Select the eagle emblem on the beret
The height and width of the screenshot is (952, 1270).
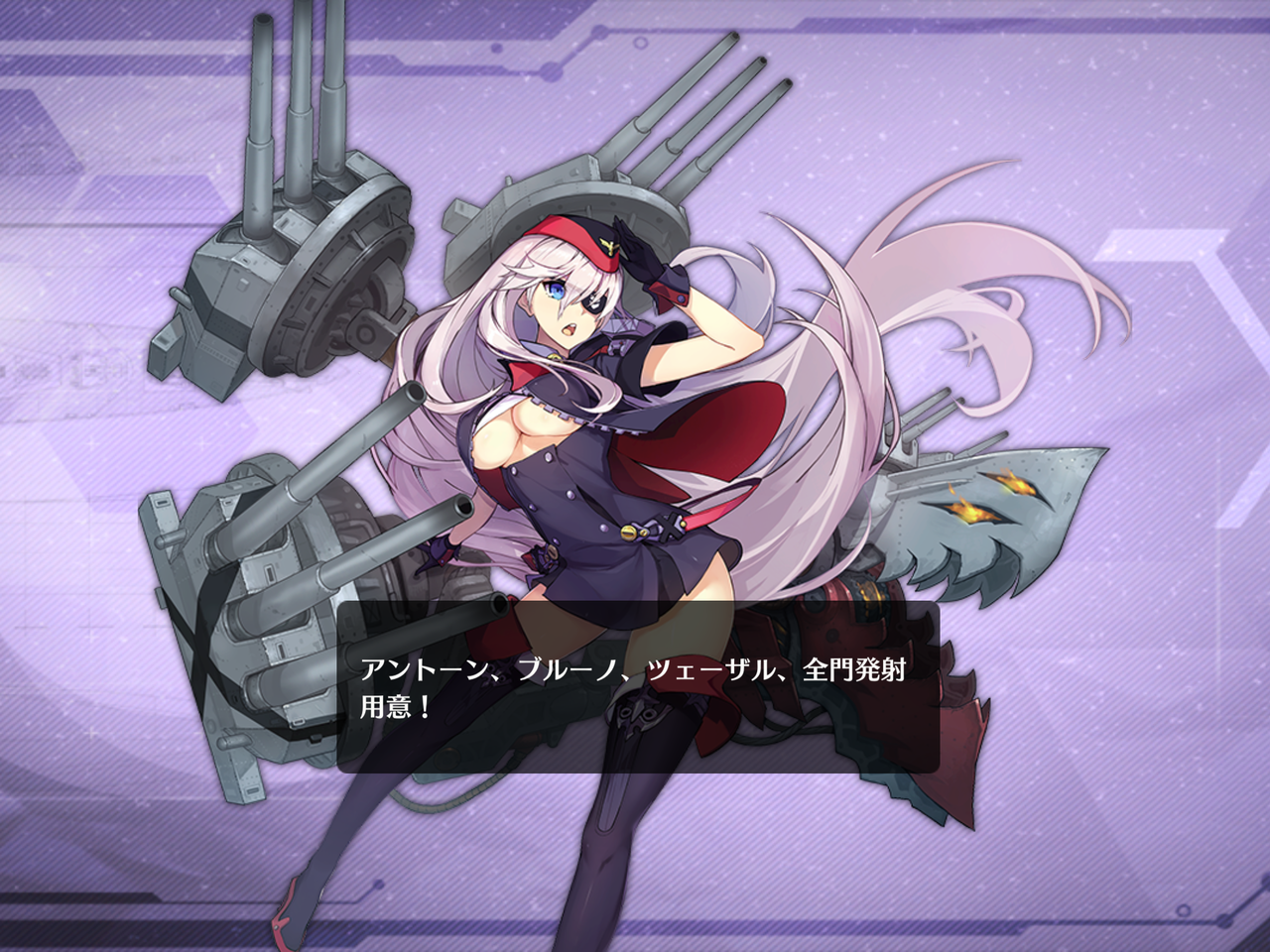(x=610, y=246)
